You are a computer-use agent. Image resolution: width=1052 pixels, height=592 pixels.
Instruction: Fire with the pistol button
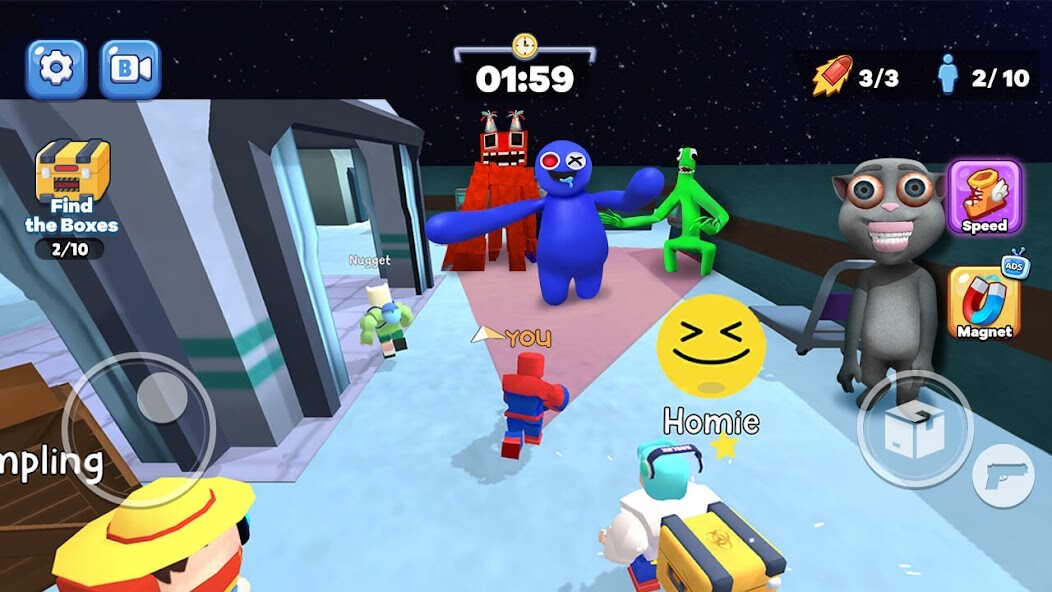tap(1003, 475)
